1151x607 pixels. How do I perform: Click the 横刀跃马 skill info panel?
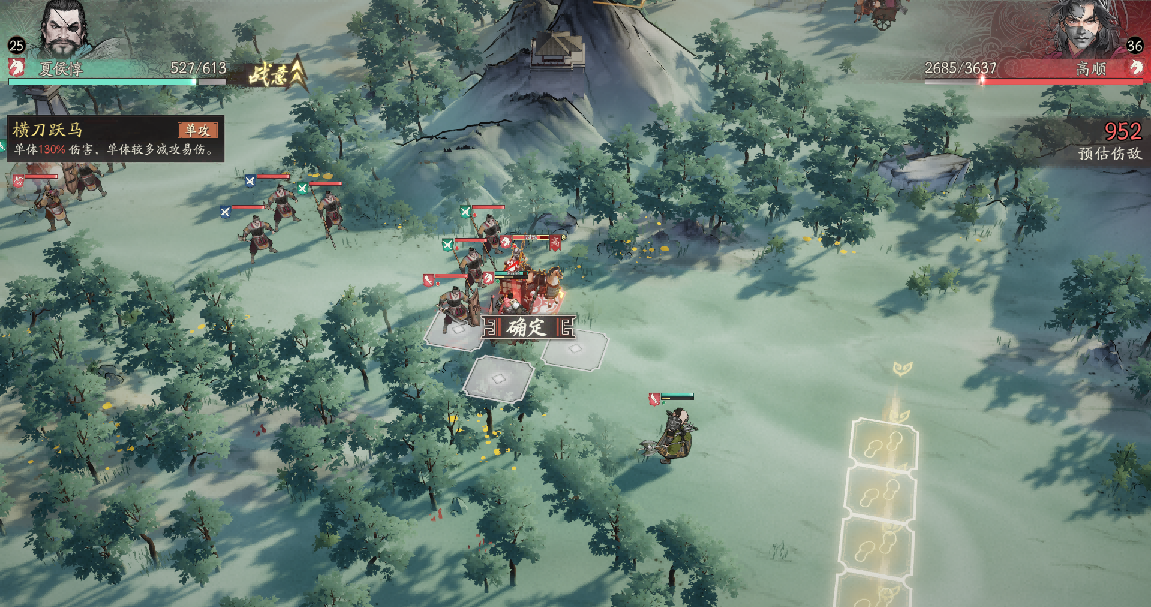(112, 139)
